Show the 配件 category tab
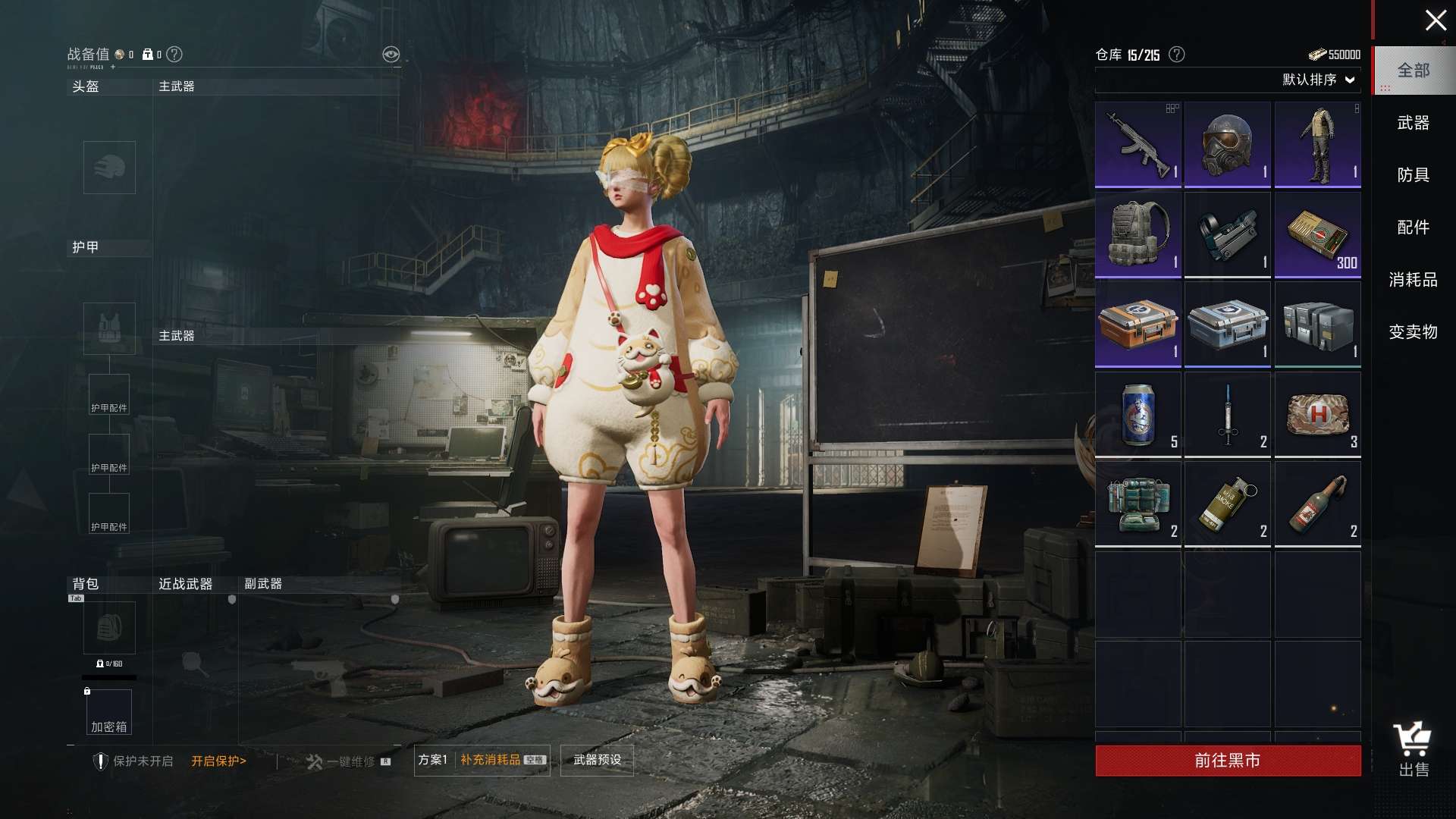The height and width of the screenshot is (819, 1456). pos(1413,227)
